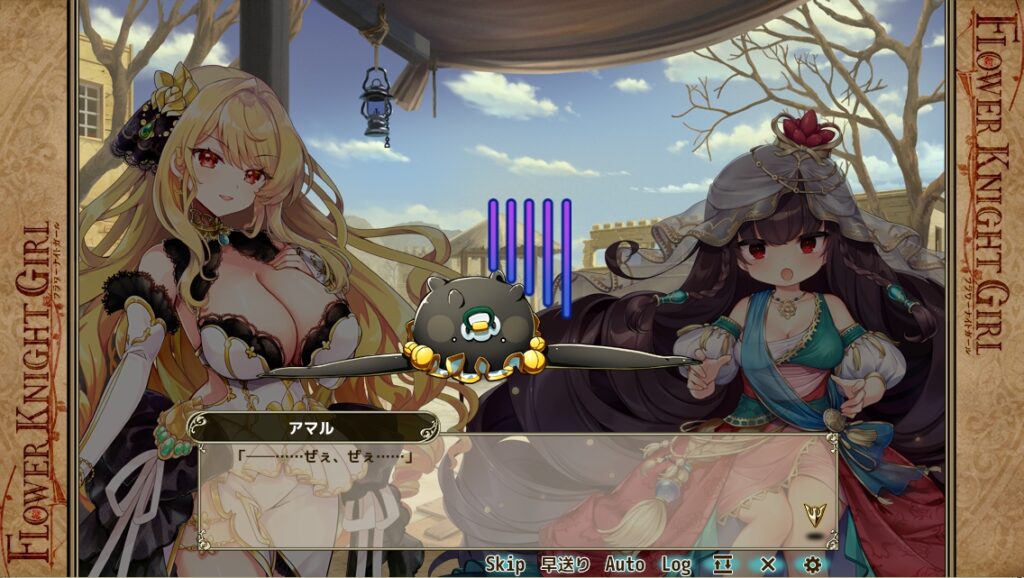Viewport: 1024px width, 578px height.
Task: Click the up-down arrows window toggle icon
Action: pyautogui.click(x=723, y=565)
